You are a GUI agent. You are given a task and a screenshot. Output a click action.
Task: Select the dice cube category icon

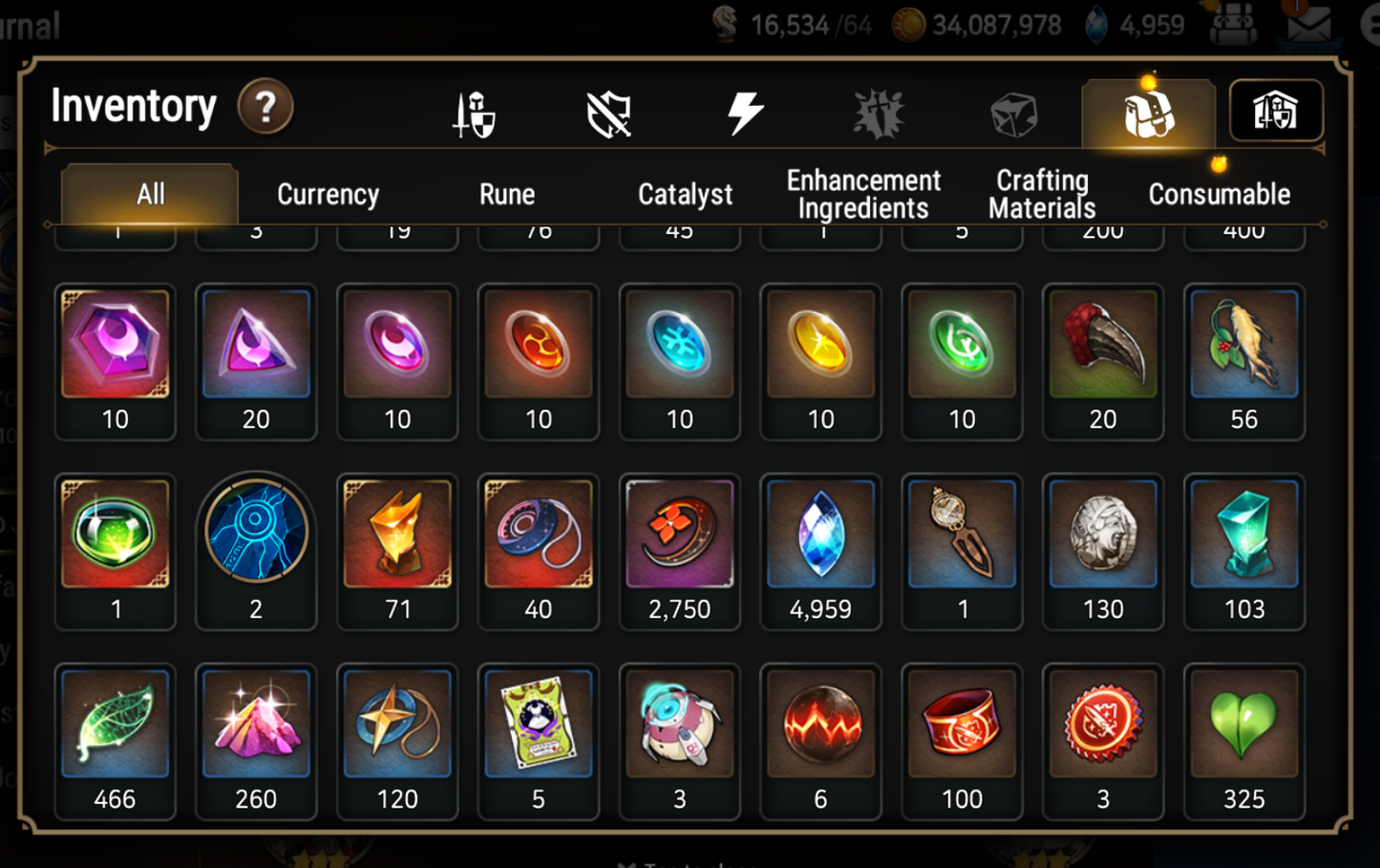[1016, 113]
